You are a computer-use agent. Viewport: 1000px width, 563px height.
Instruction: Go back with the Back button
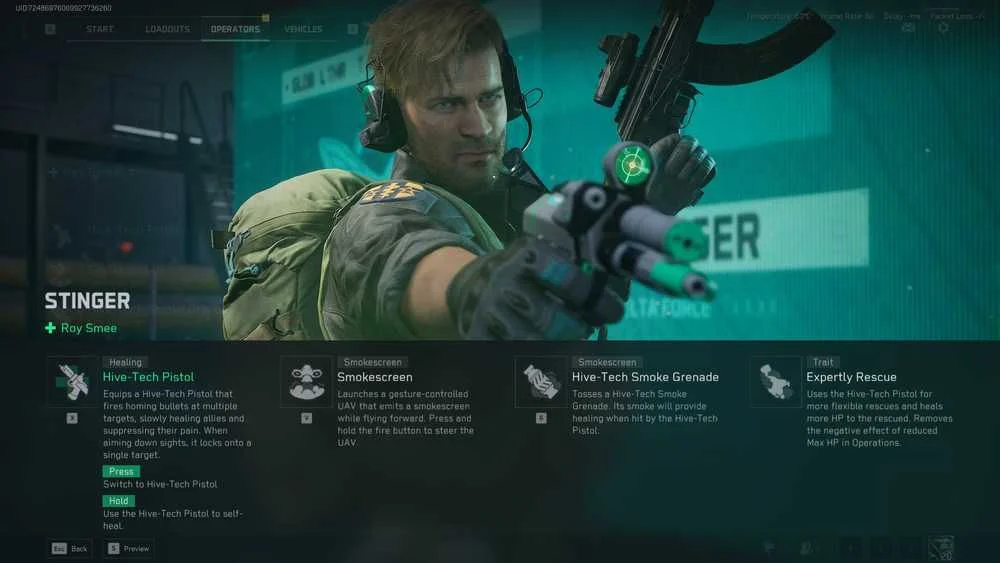[x=70, y=548]
